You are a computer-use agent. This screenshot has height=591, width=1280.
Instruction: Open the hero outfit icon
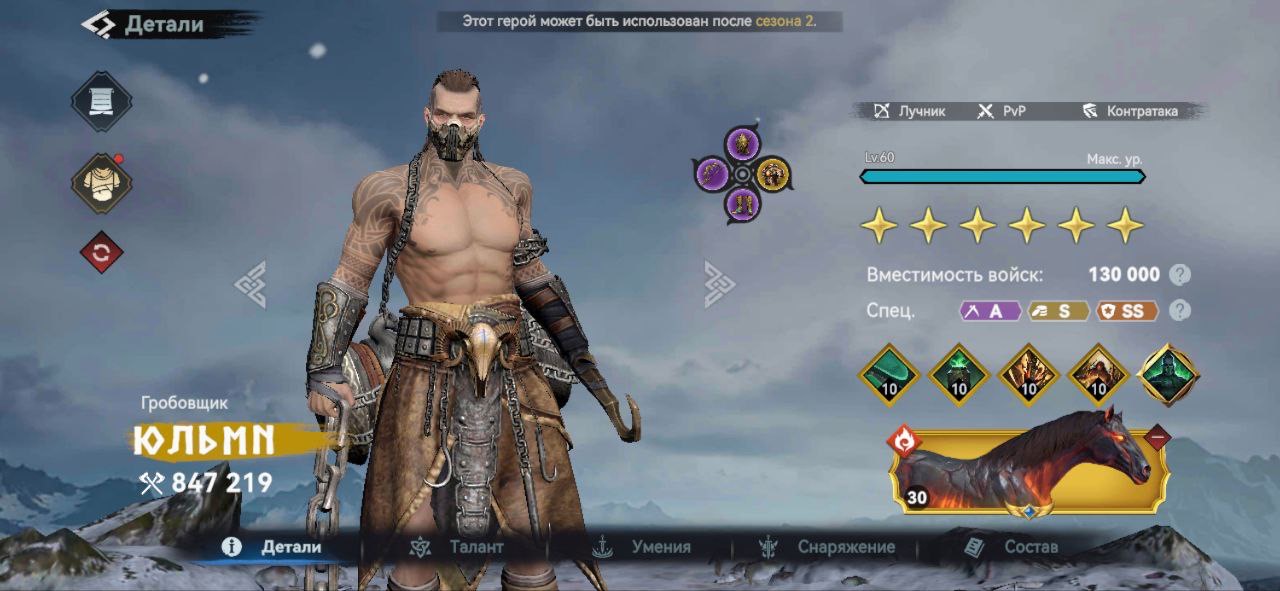pyautogui.click(x=101, y=183)
